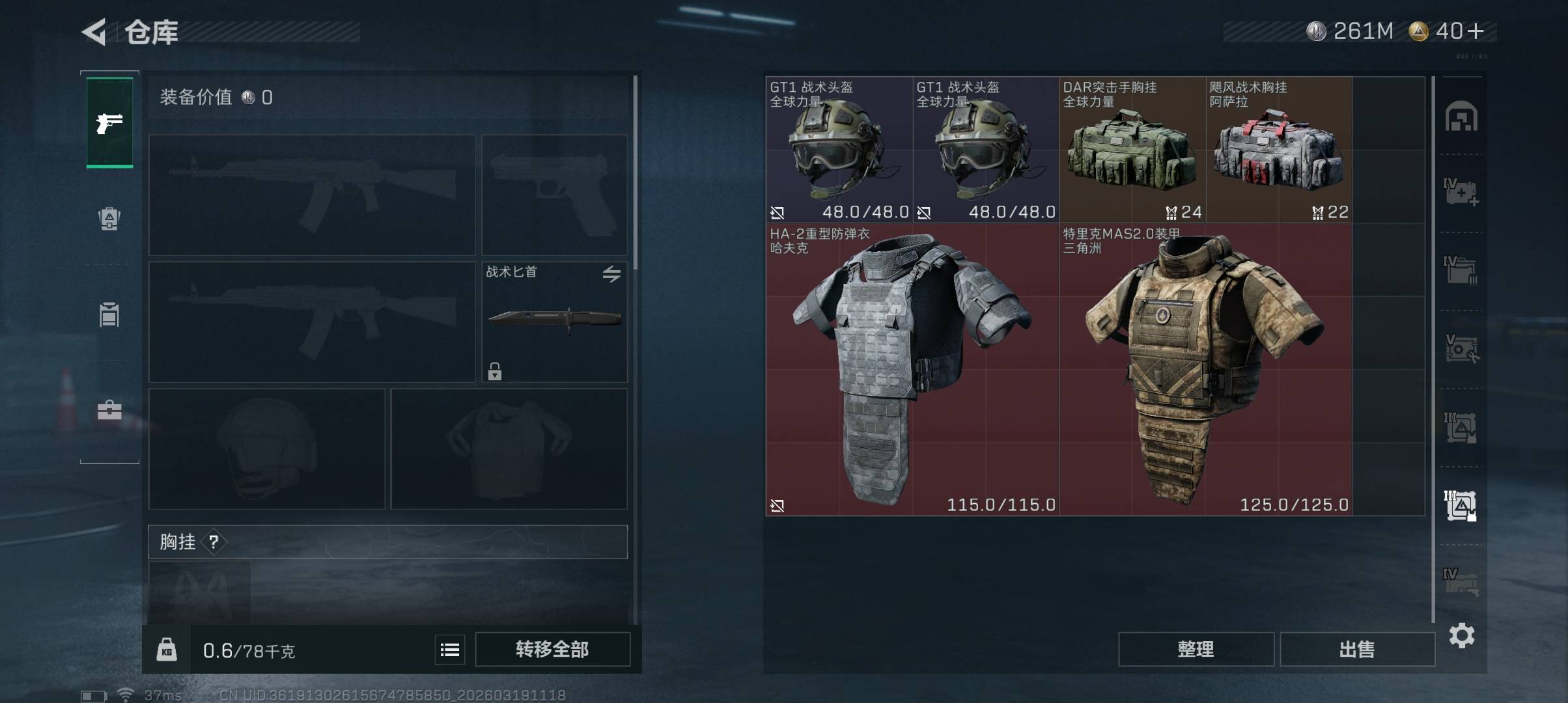Add gold currency via the plus sign
This screenshot has height=703, width=1568.
[1476, 31]
